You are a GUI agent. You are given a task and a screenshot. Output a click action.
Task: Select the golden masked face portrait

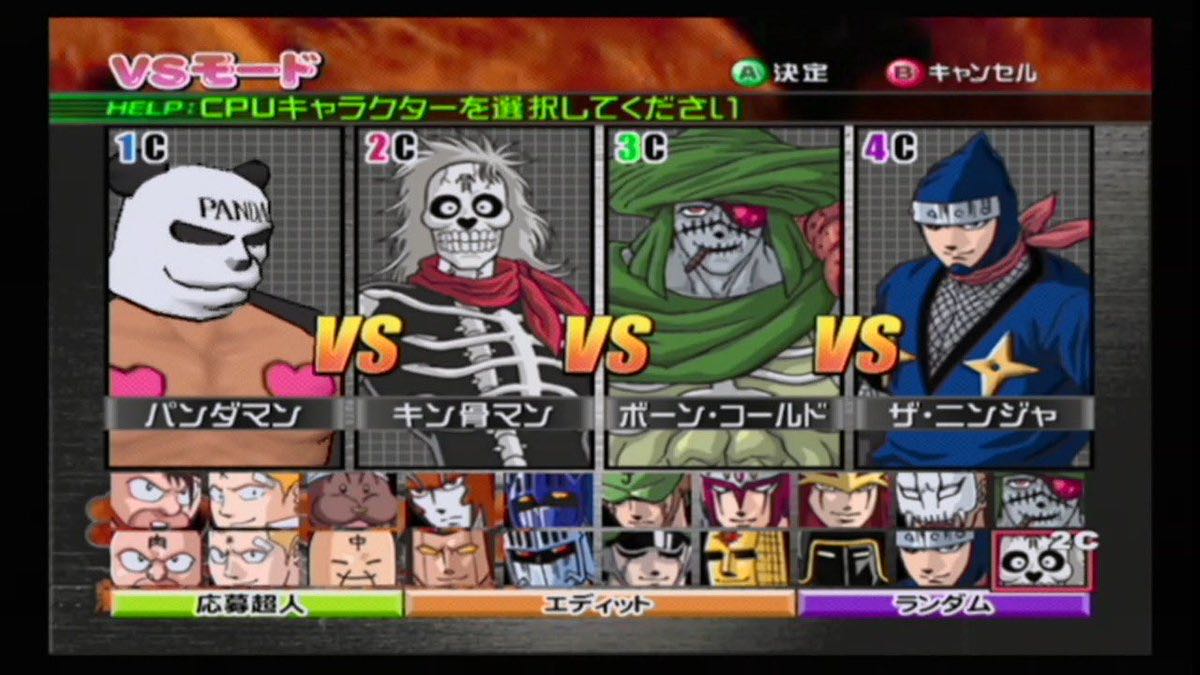pyautogui.click(x=744, y=559)
